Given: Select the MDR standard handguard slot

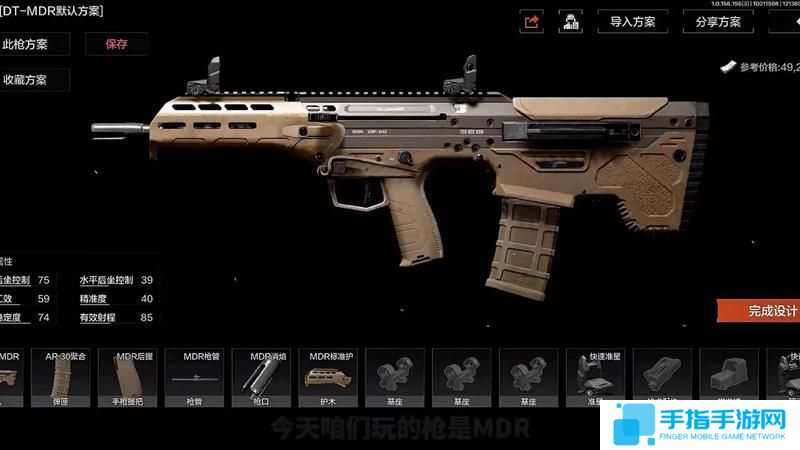Looking at the screenshot, I should [x=328, y=379].
